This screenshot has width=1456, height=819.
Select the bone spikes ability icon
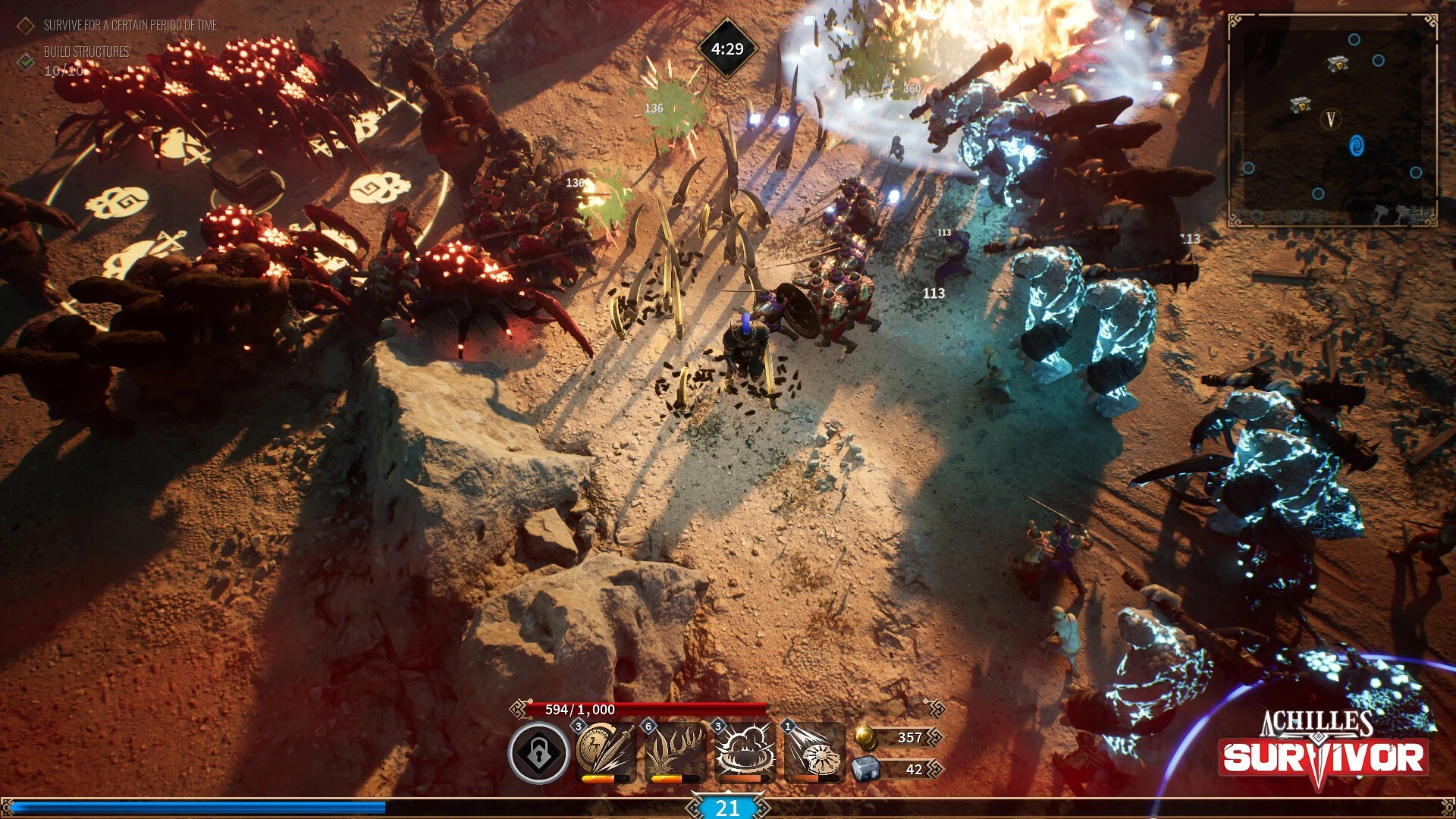coord(674,751)
